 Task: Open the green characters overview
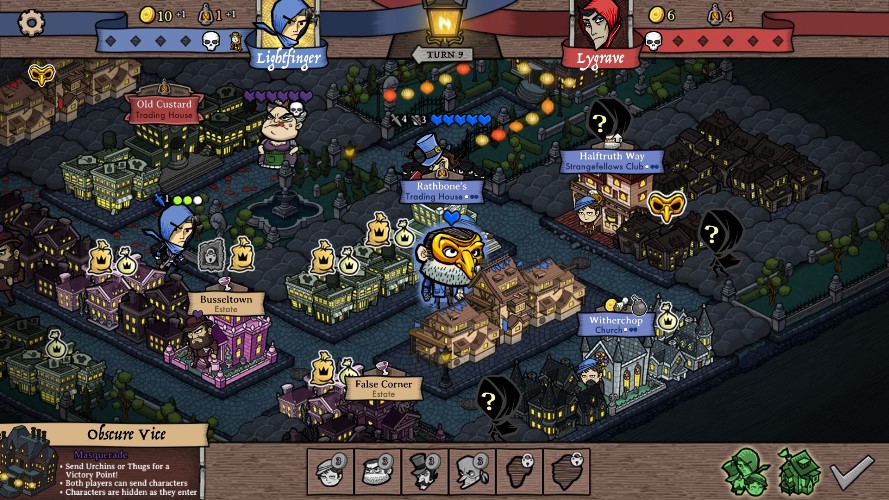point(745,470)
